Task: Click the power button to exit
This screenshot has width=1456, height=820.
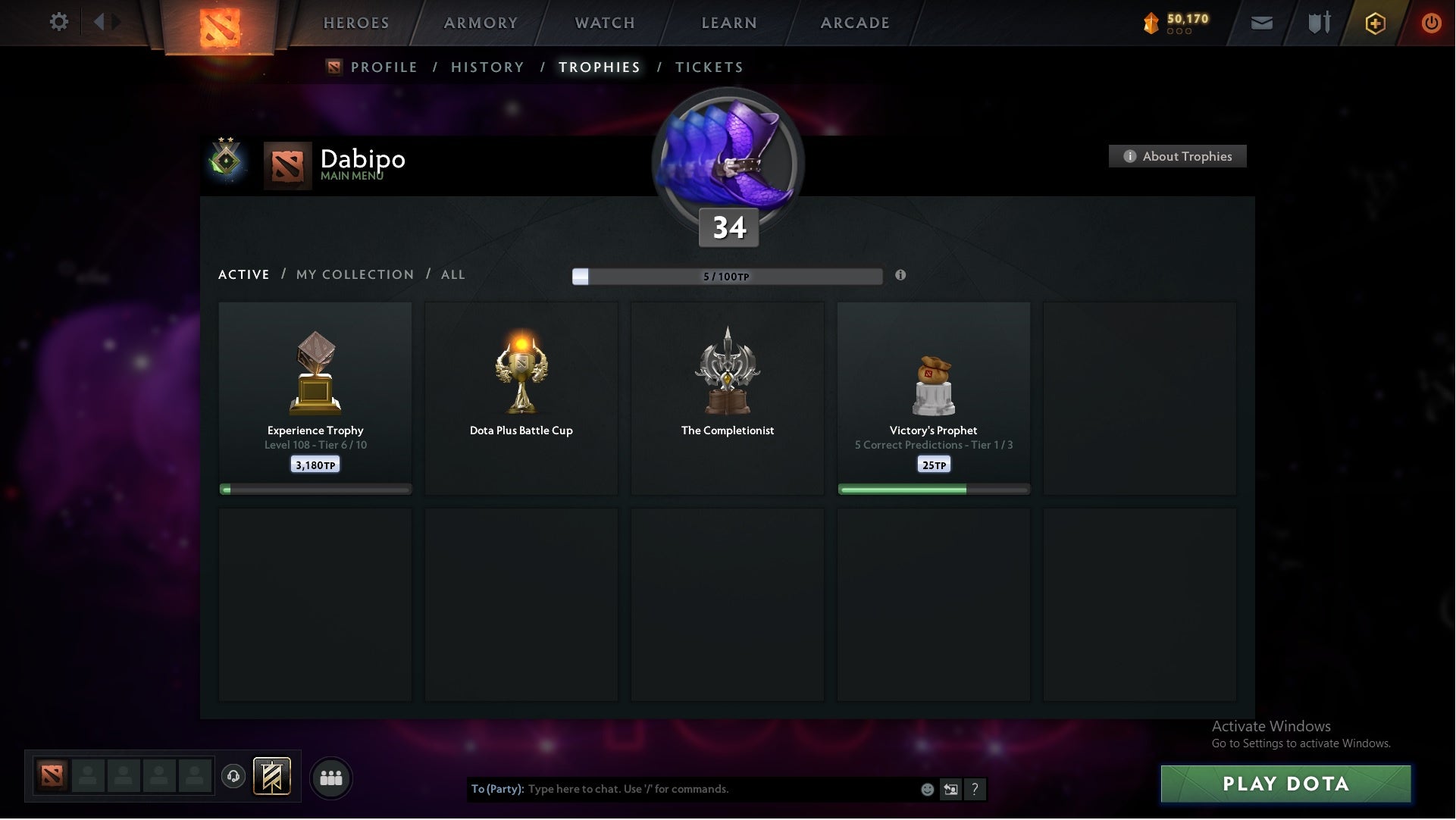Action: click(1432, 23)
